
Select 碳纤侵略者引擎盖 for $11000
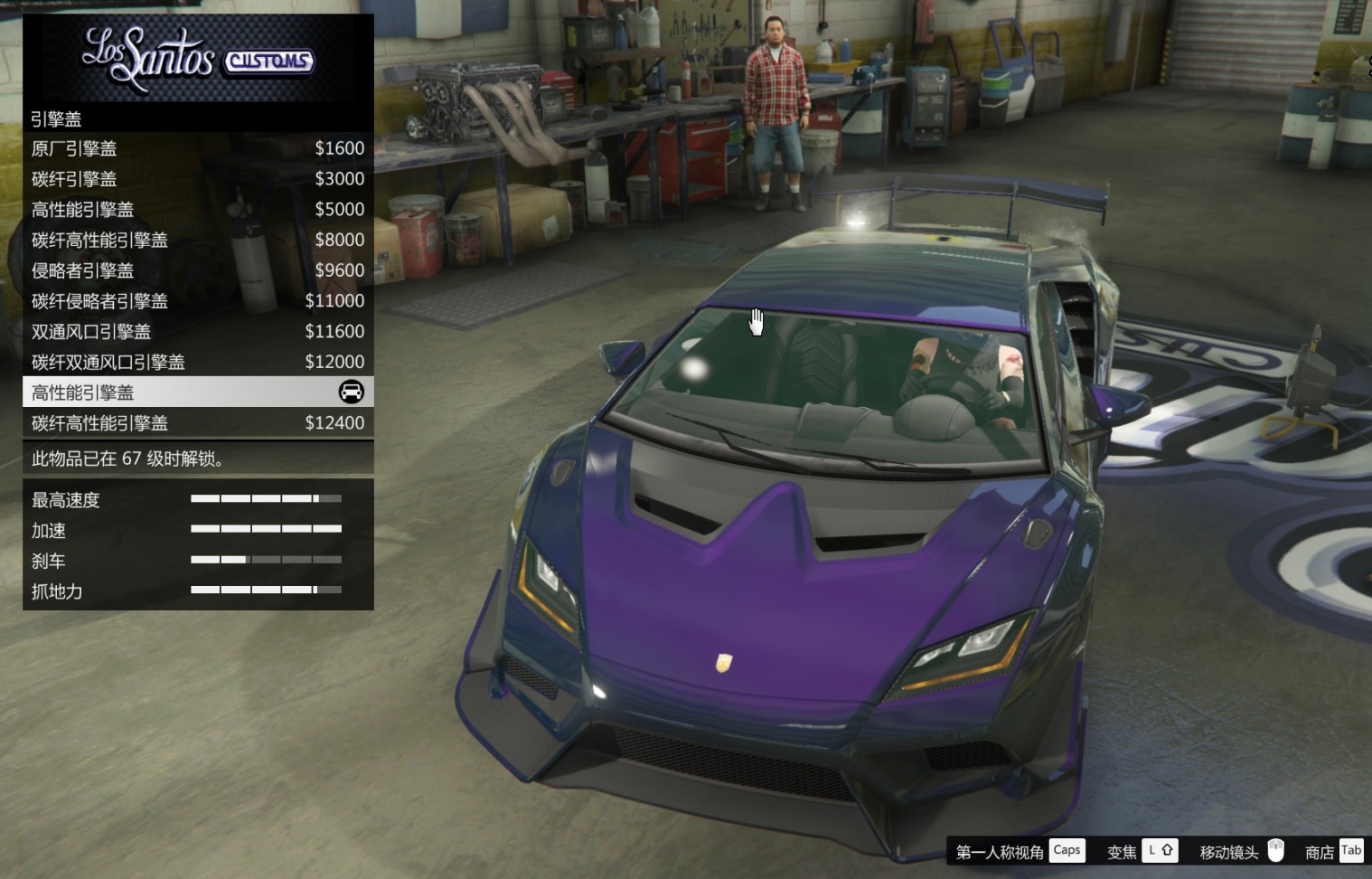pyautogui.click(x=198, y=301)
